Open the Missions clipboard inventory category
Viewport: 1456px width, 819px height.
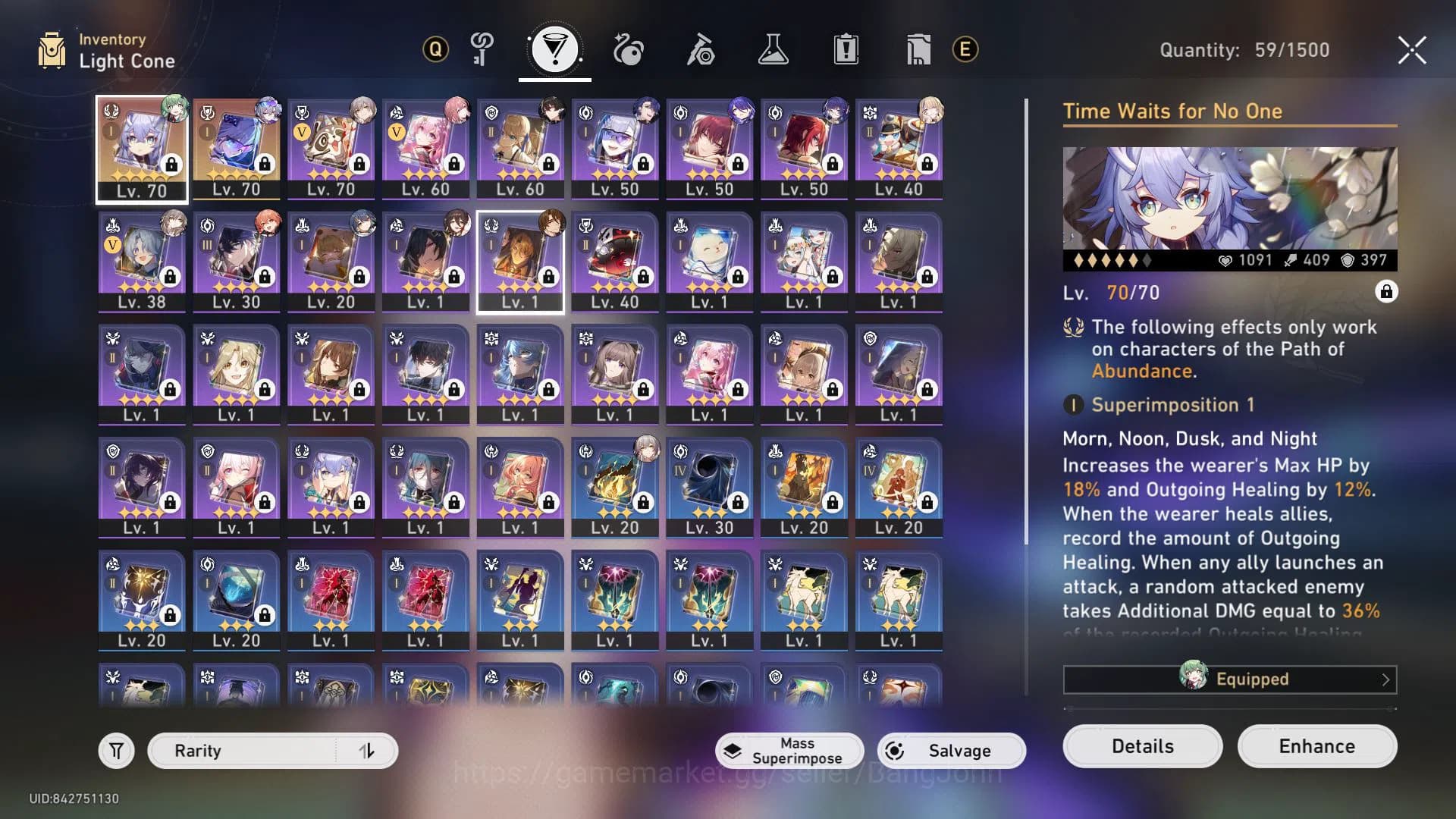[x=846, y=49]
